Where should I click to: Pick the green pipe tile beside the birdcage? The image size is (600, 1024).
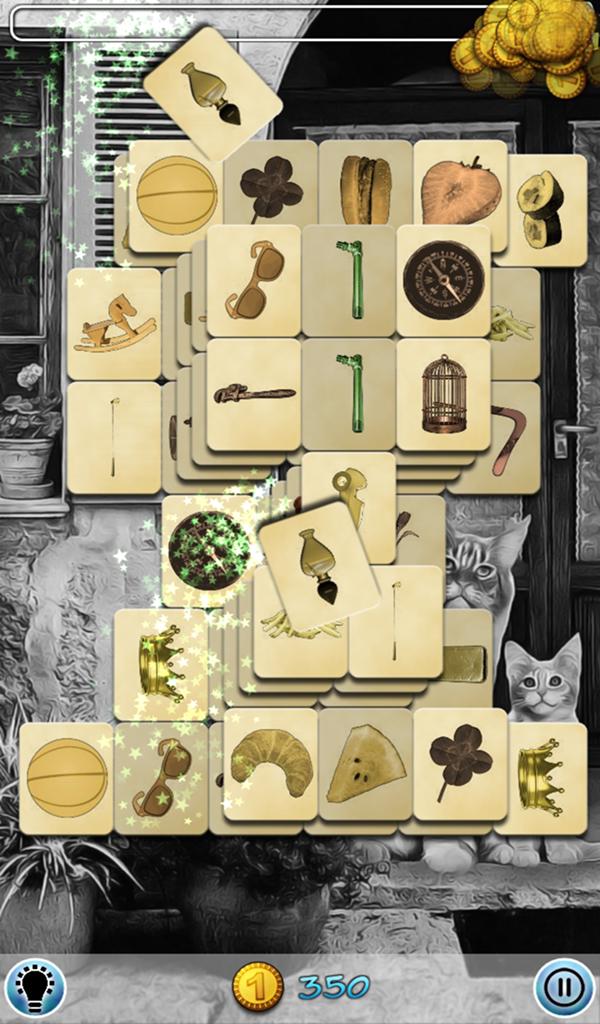pos(349,392)
